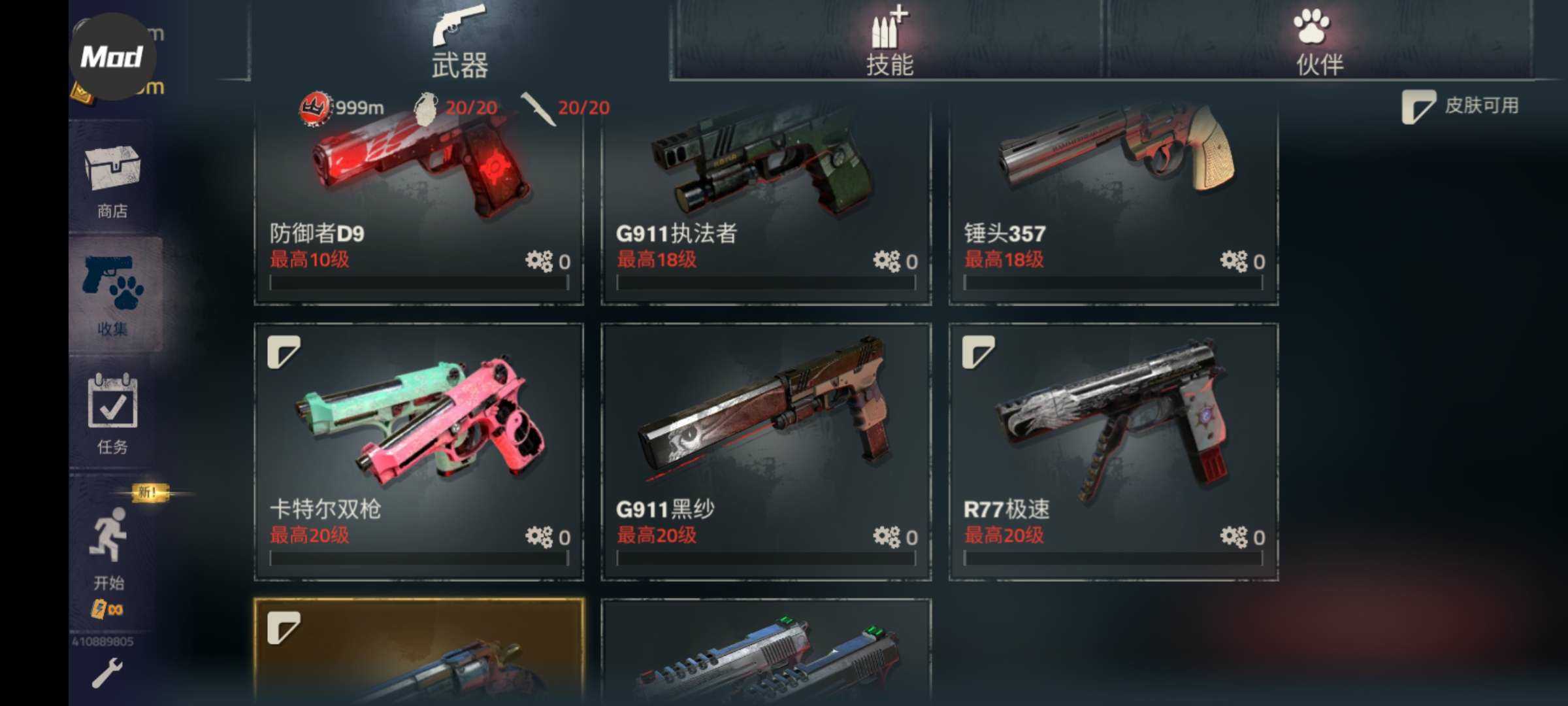Image resolution: width=1568 pixels, height=706 pixels.
Task: Switch to the 伙伴 companions tab
Action: tap(1318, 42)
